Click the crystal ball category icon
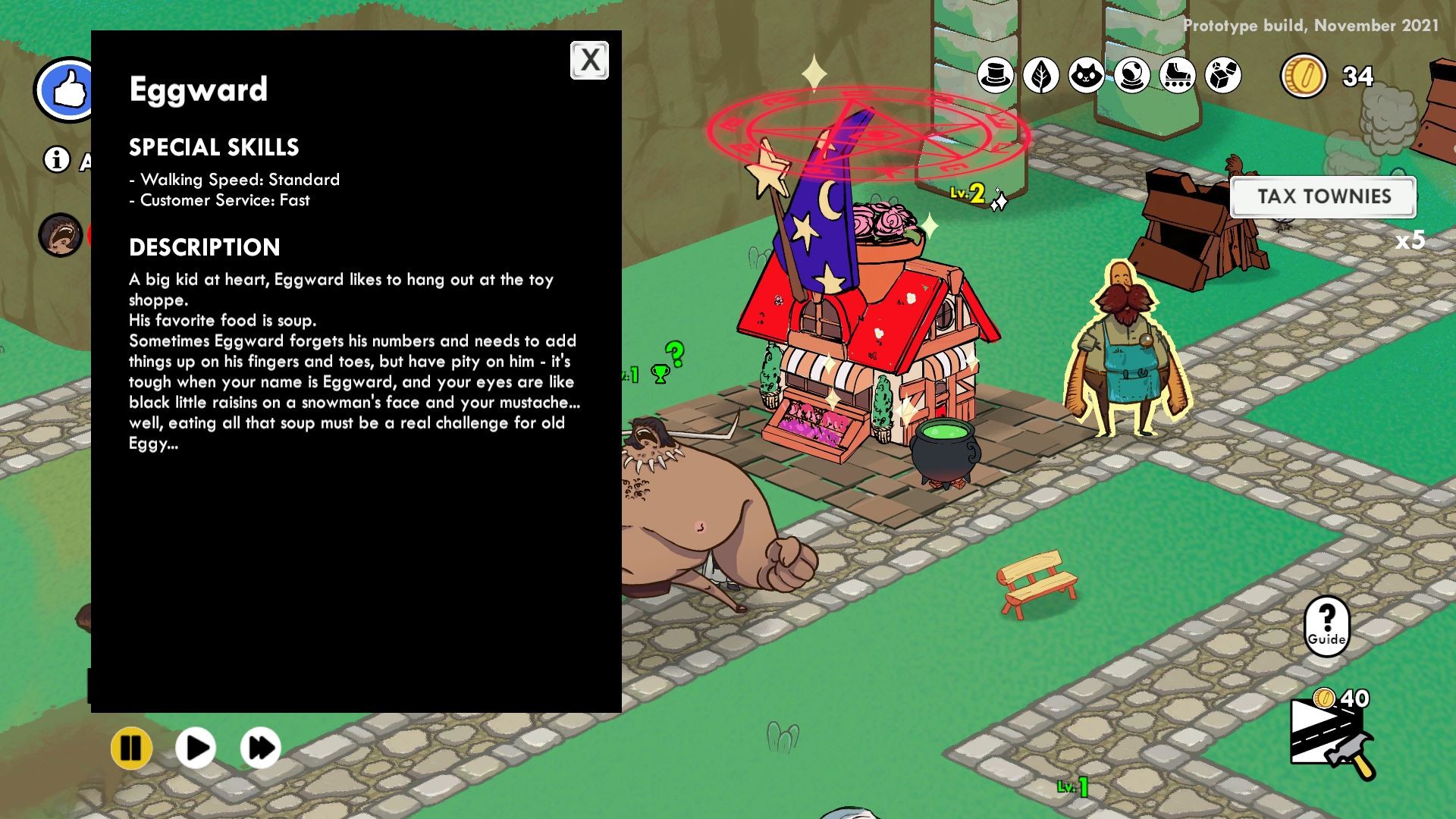 1131,76
